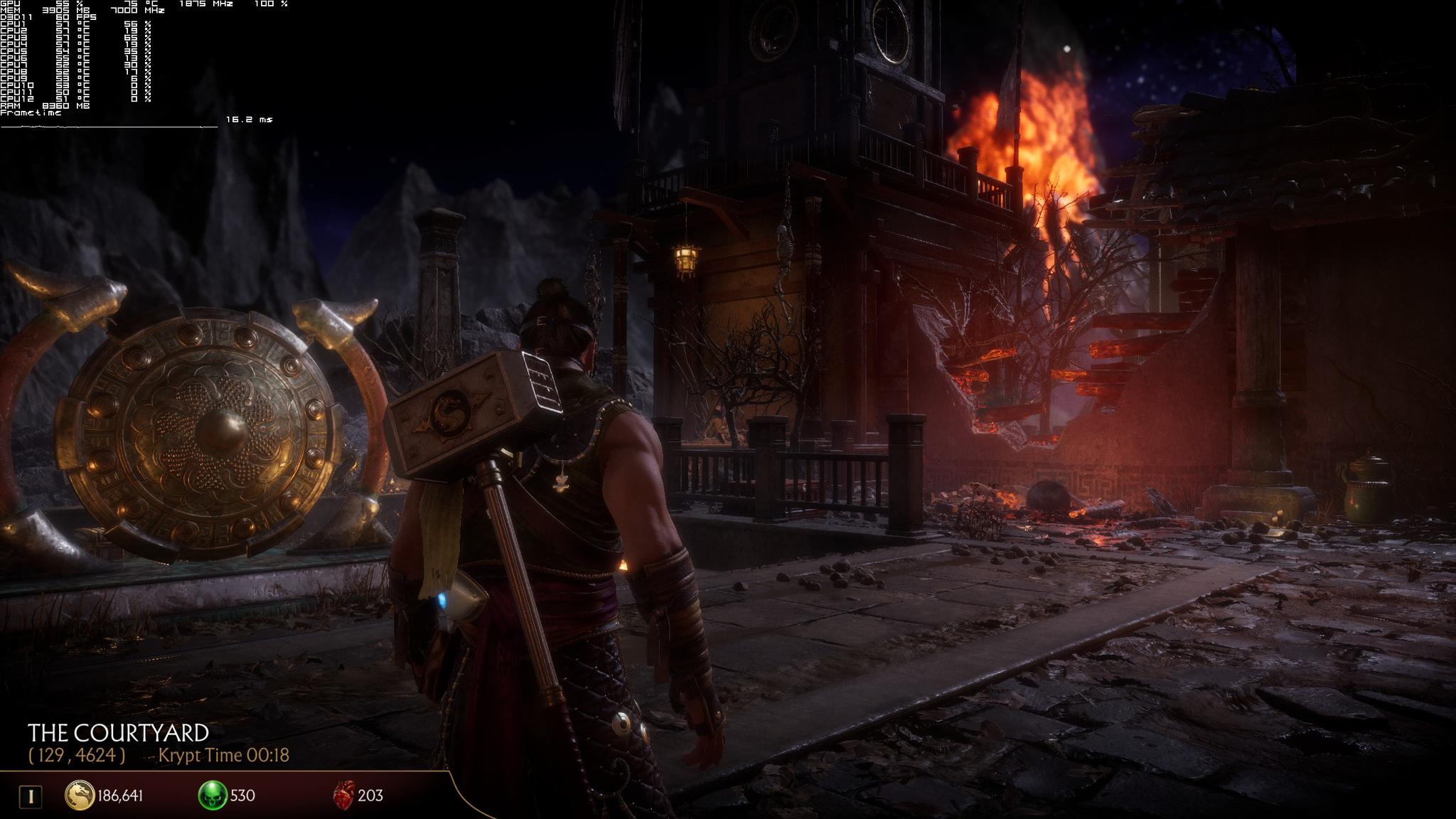Select the green skull Soul Fragments icon
The height and width of the screenshot is (819, 1456).
[x=212, y=795]
